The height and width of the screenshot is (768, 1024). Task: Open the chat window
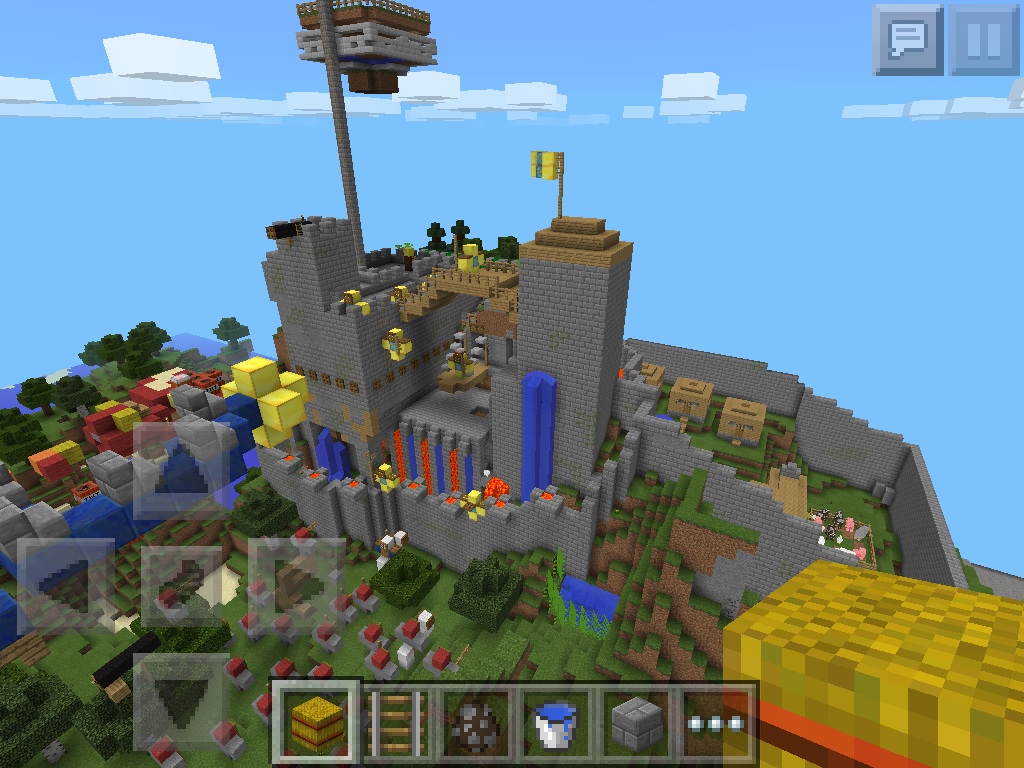click(x=907, y=40)
